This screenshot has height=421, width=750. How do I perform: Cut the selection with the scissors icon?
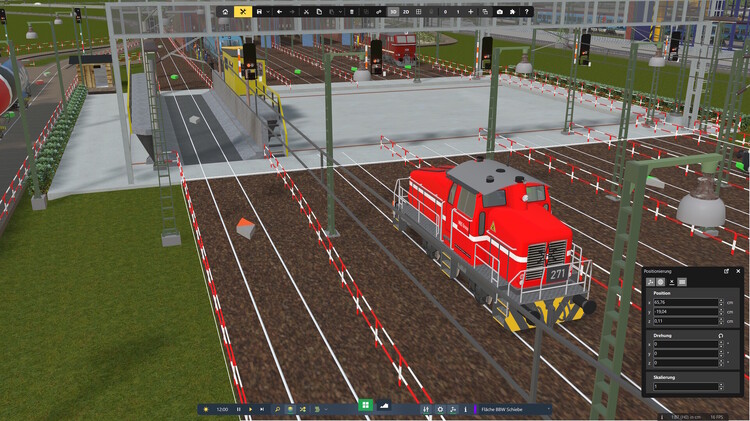coord(305,11)
